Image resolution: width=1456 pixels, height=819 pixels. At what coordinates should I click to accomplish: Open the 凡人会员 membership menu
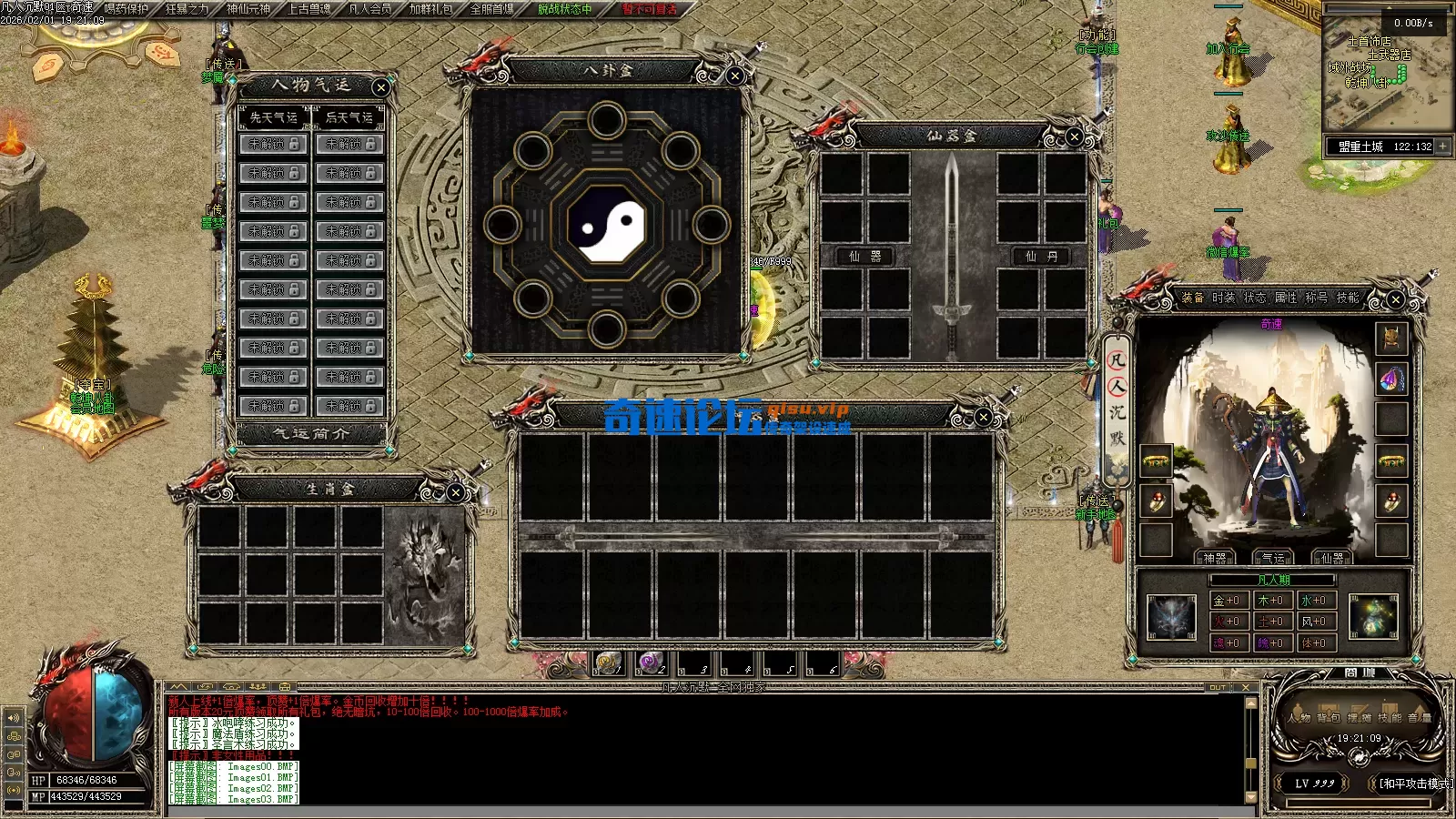coord(369,9)
